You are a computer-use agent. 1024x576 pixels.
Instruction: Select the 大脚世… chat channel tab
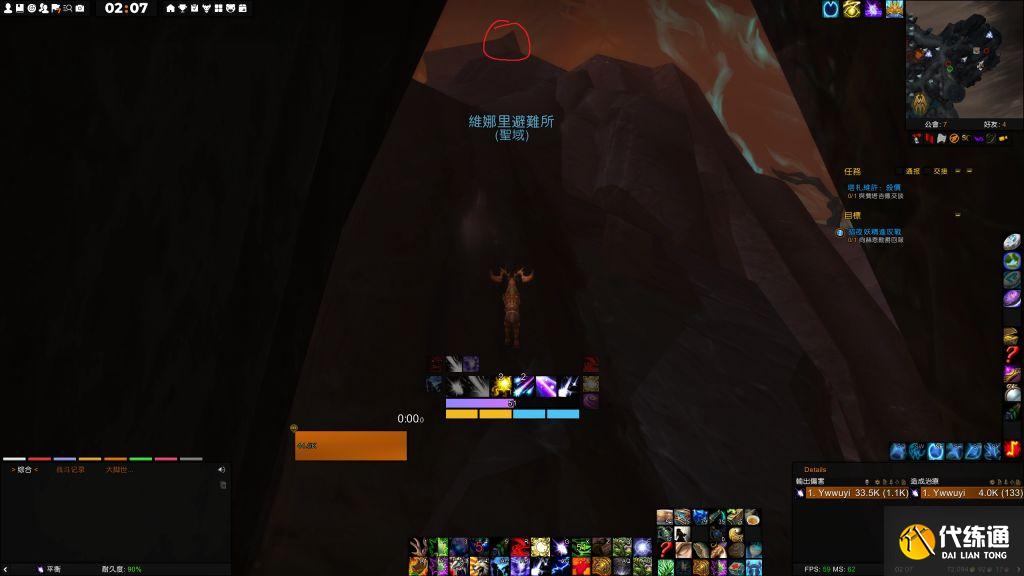click(119, 469)
